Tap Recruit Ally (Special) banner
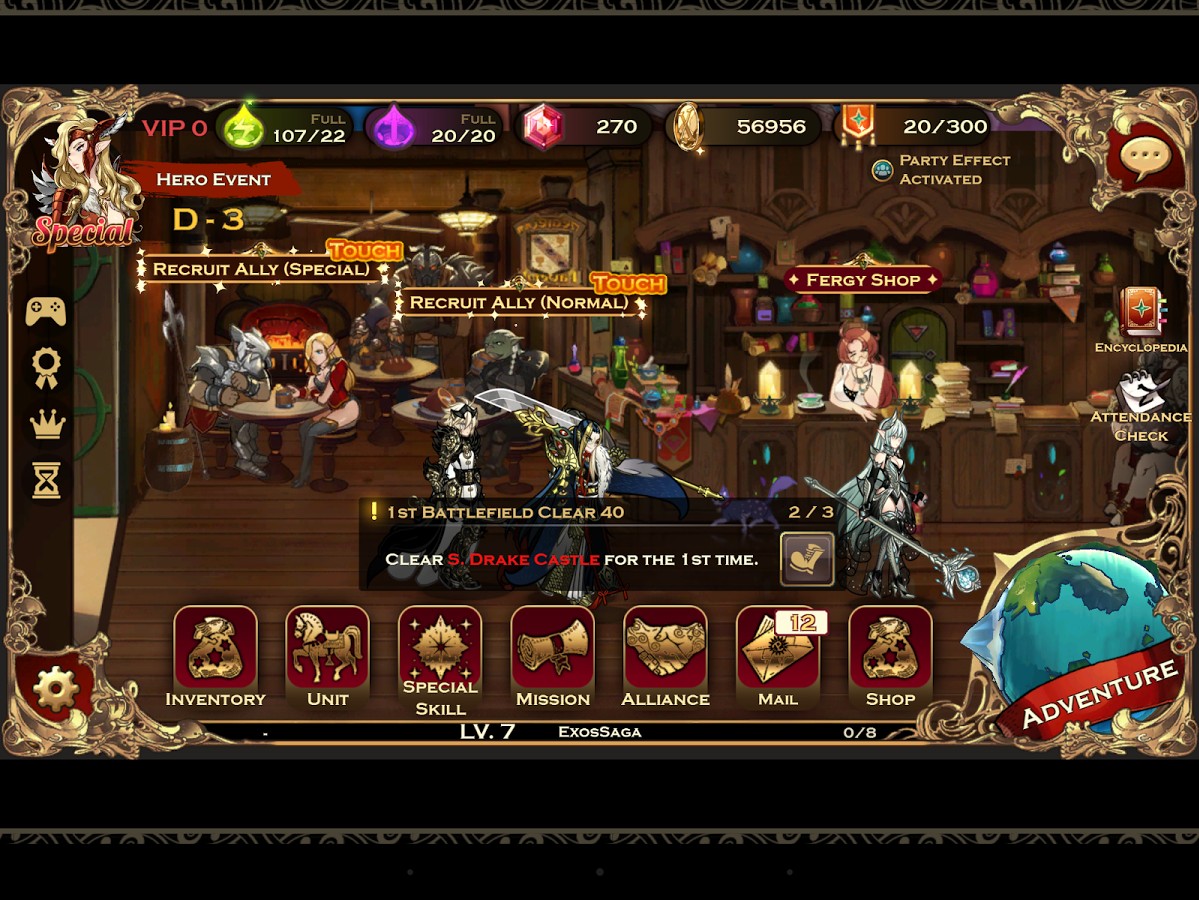The image size is (1199, 900). click(x=261, y=269)
